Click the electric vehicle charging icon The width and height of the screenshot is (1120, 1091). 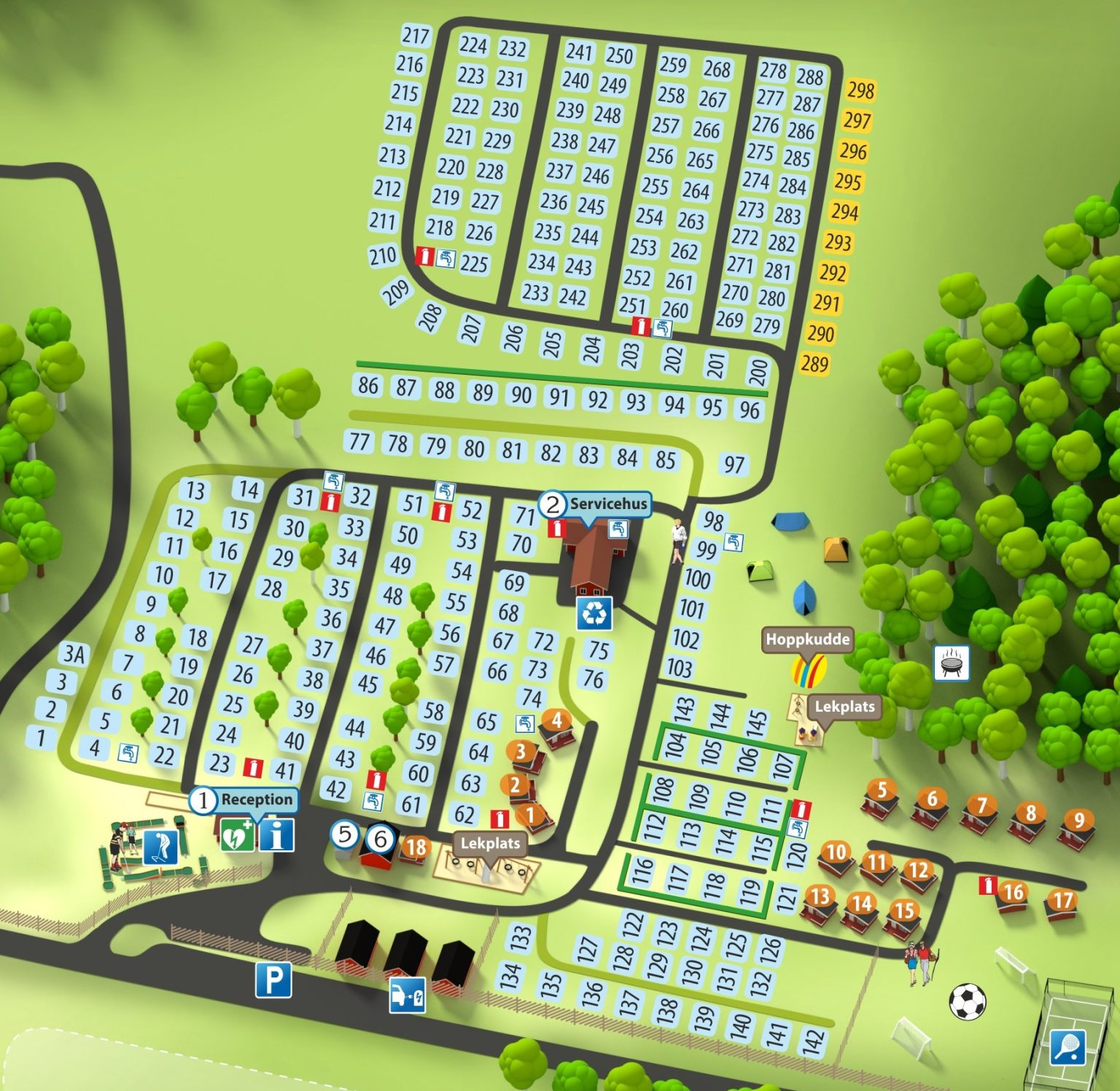pyautogui.click(x=408, y=995)
